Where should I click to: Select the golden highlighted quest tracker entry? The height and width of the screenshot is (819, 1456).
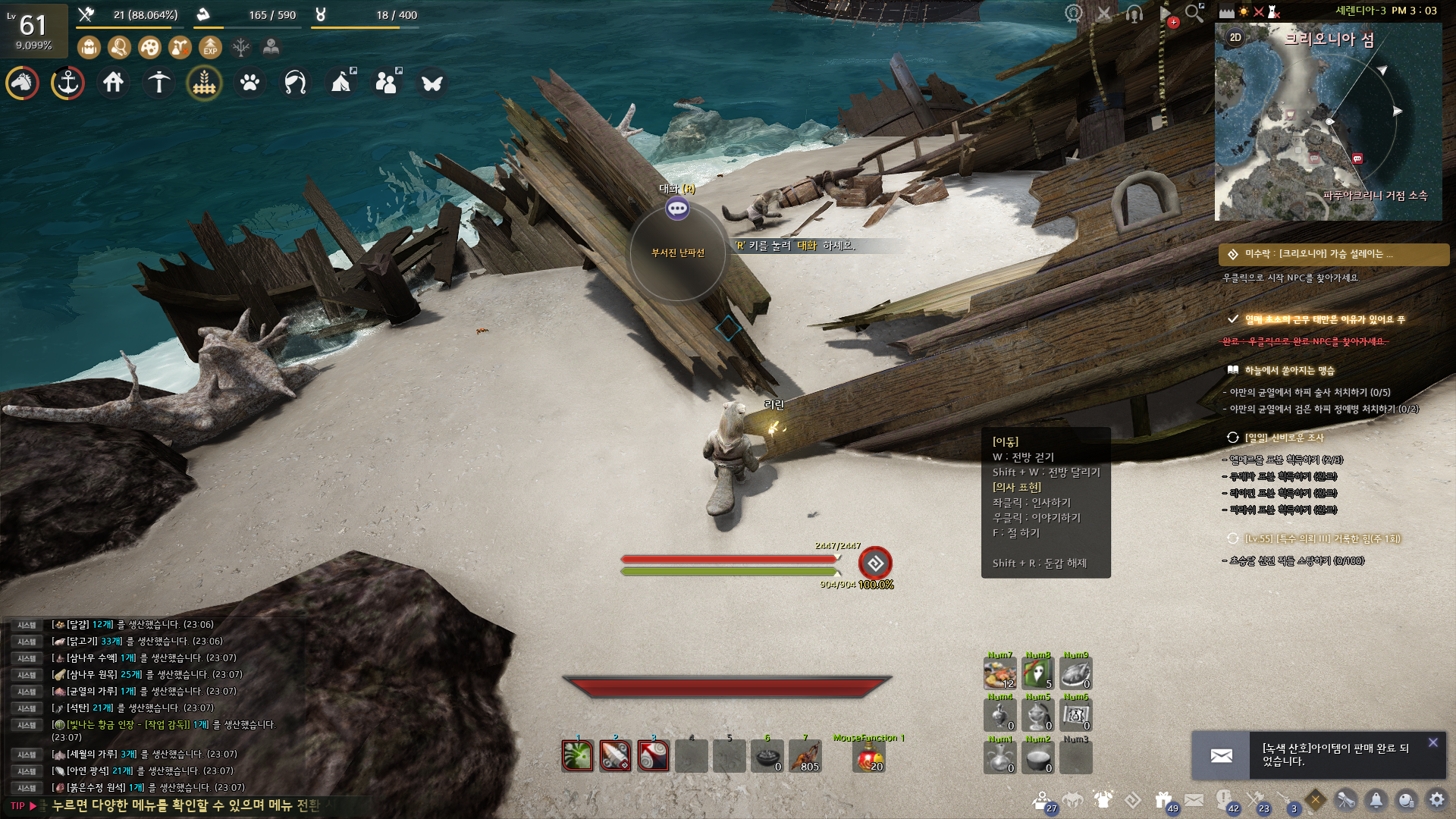[1333, 254]
